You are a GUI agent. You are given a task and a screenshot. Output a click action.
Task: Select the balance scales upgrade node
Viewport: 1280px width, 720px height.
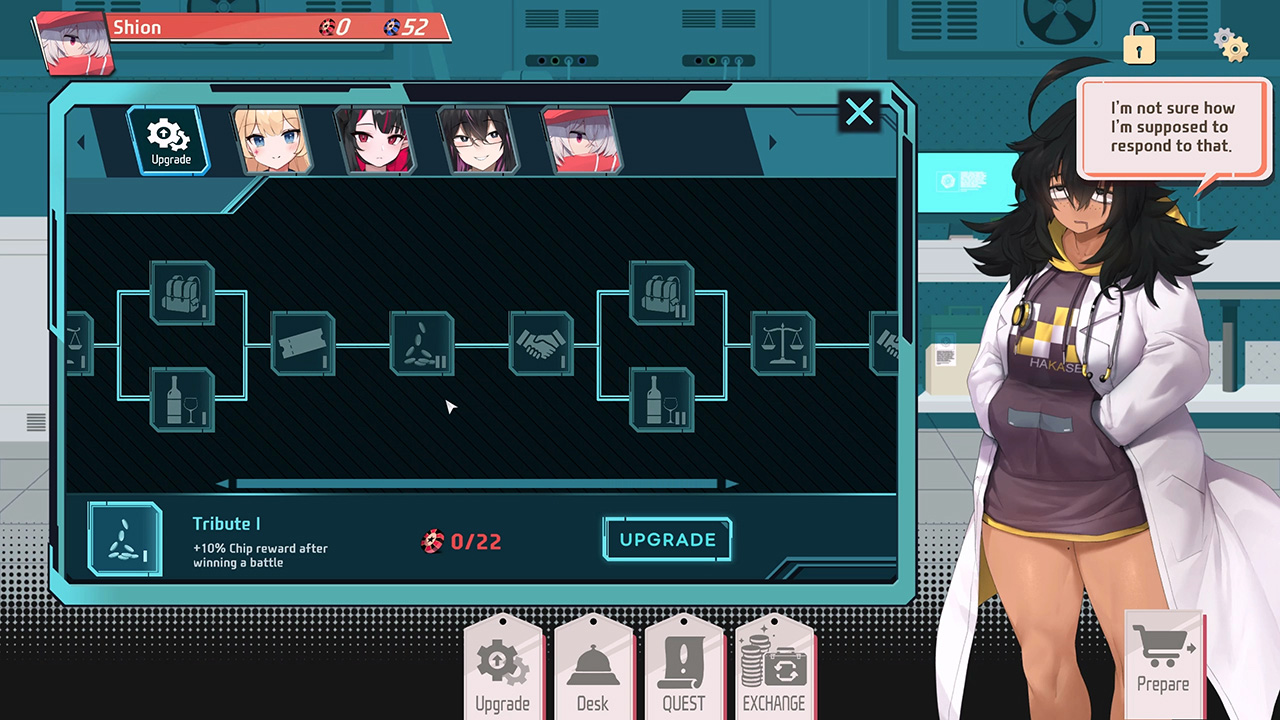click(x=783, y=344)
